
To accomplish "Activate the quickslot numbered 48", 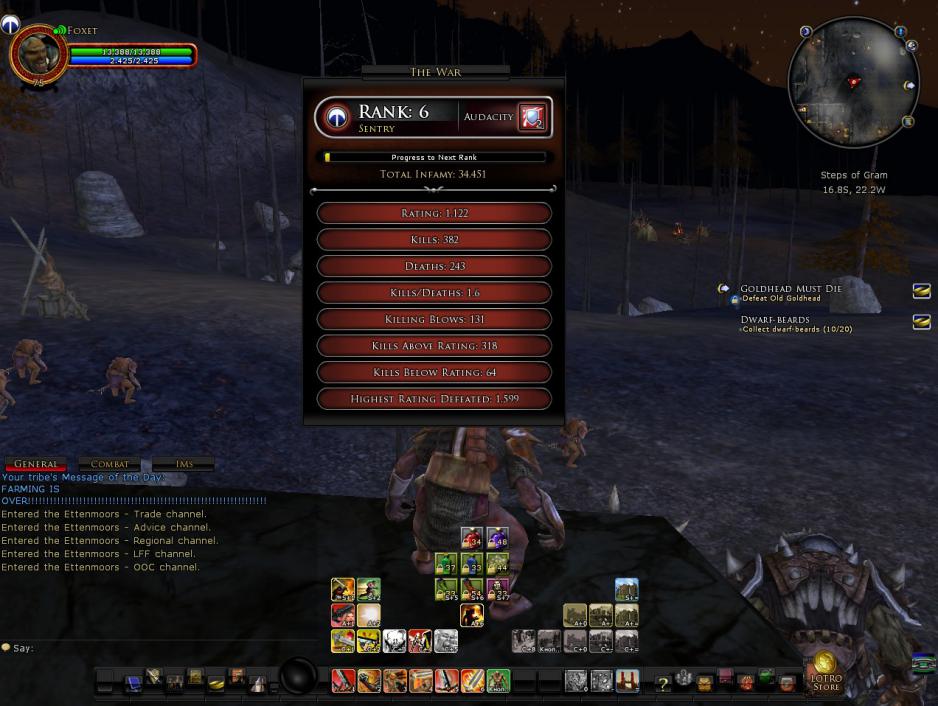I will pos(497,538).
